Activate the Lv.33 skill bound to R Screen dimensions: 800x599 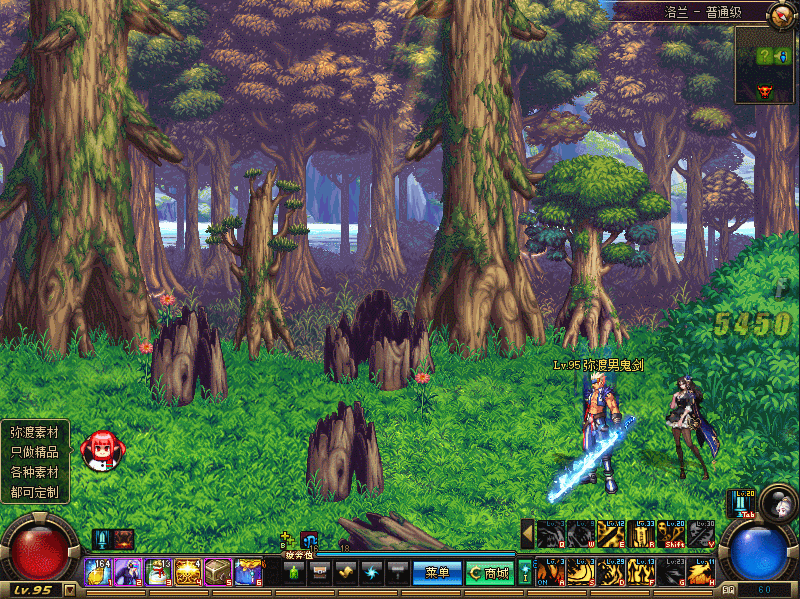641,534
